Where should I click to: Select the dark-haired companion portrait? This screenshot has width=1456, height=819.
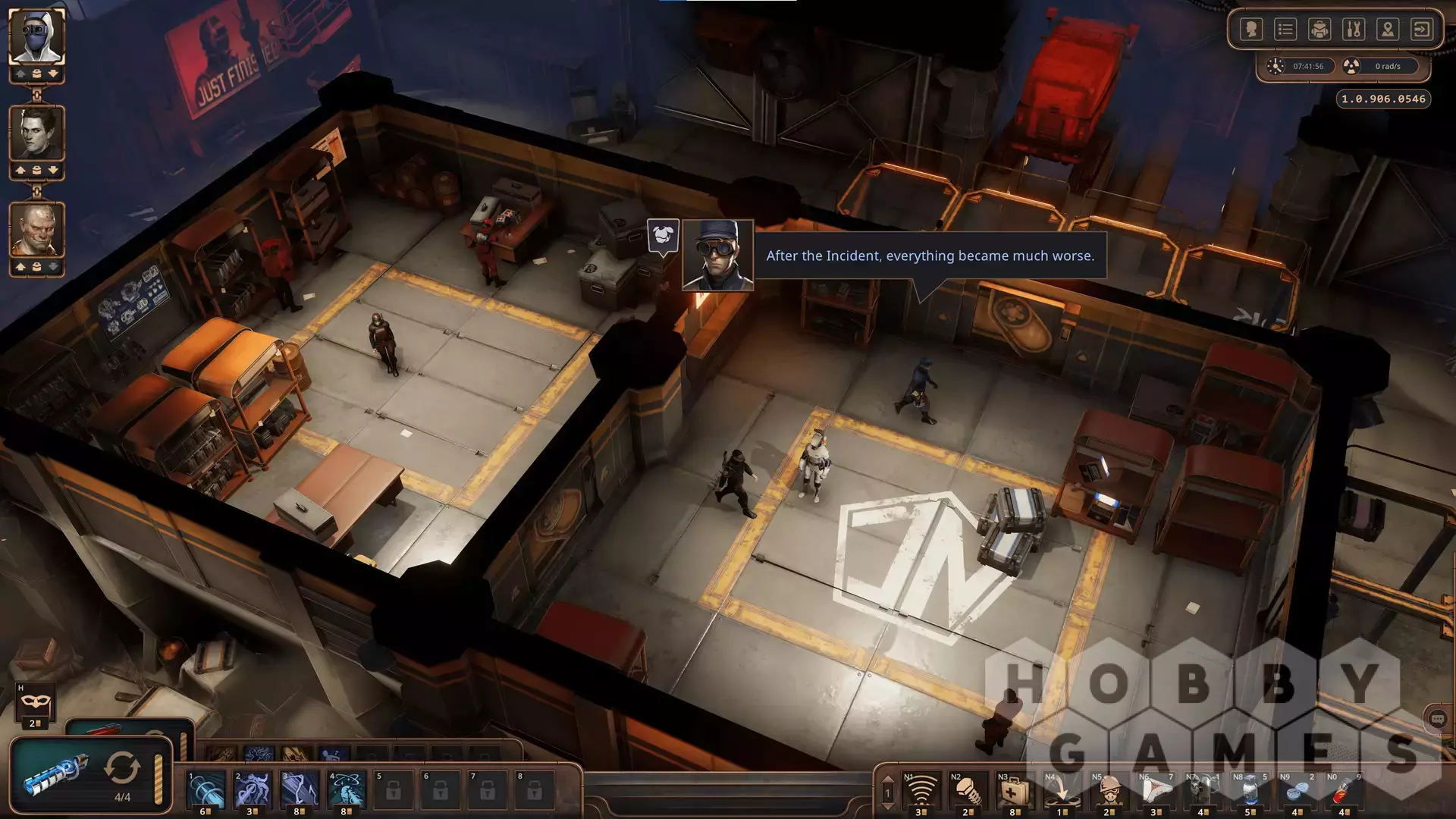pyautogui.click(x=36, y=133)
